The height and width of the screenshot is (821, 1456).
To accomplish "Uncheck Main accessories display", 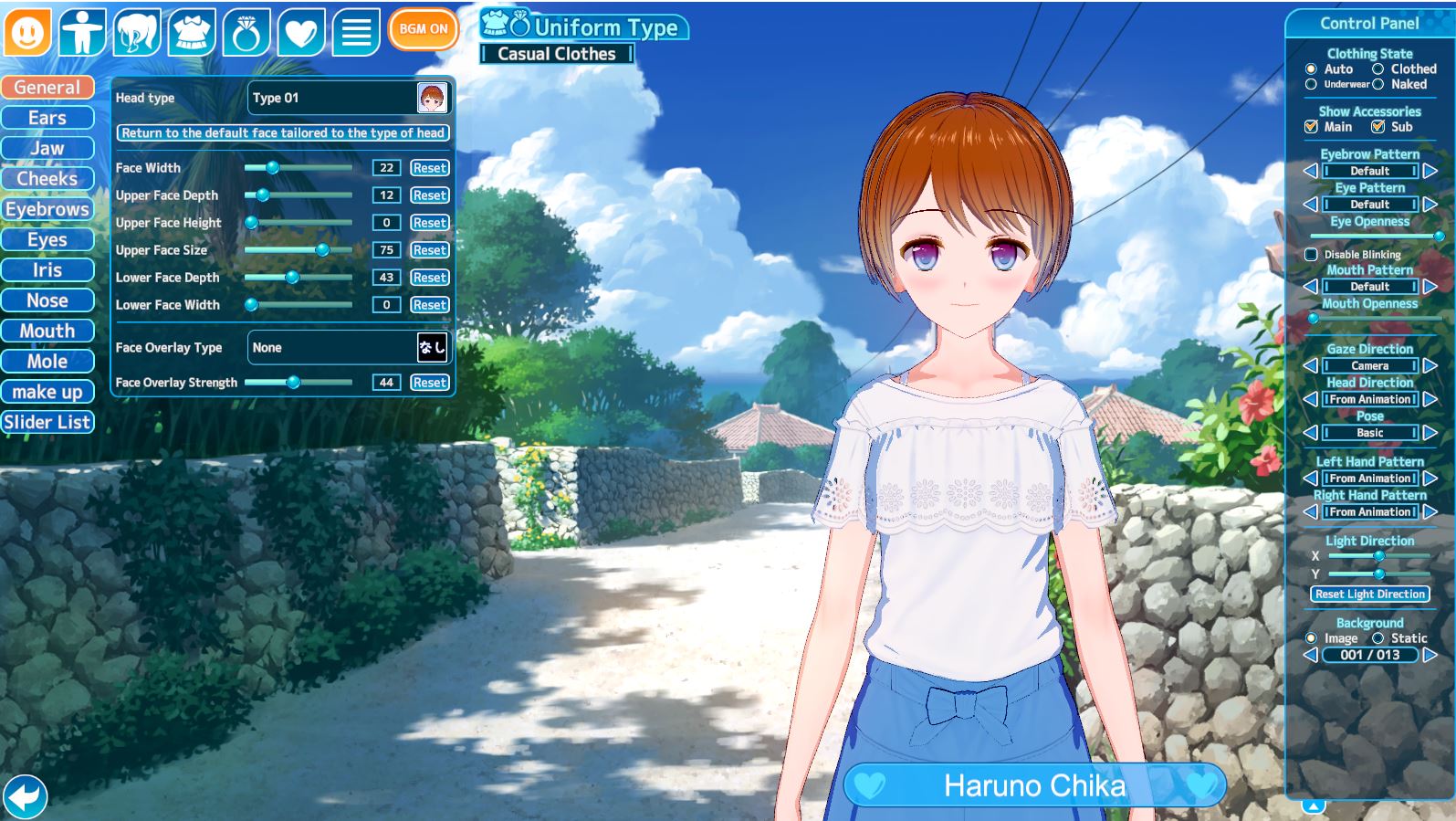I will (x=1312, y=127).
